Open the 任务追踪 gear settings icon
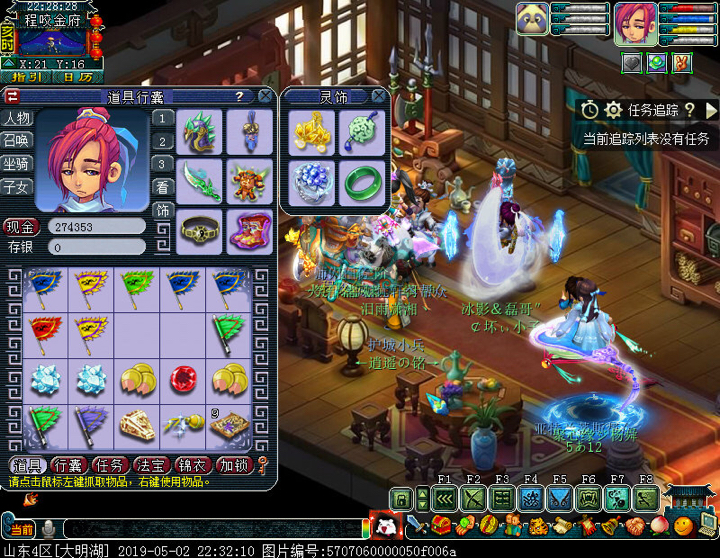This screenshot has height=558, width=720. coord(613,110)
